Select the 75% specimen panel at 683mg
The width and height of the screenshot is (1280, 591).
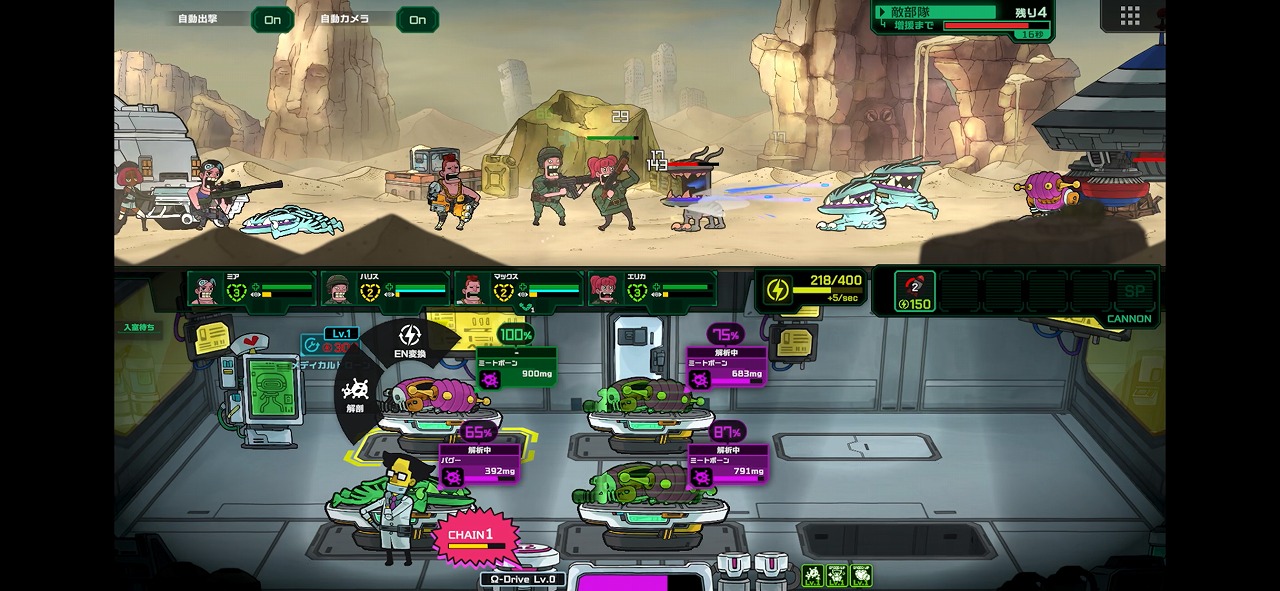[x=726, y=367]
